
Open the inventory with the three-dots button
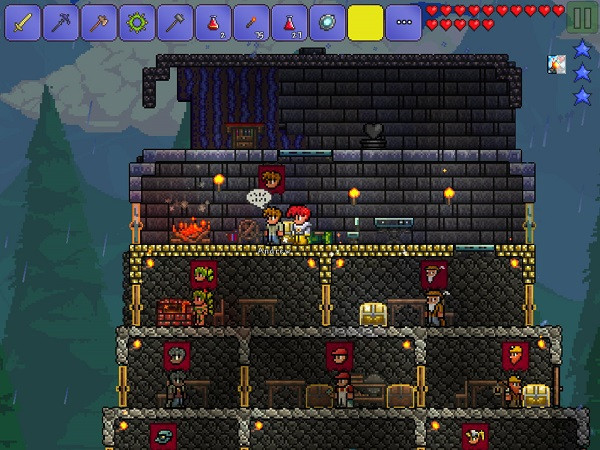click(x=403, y=21)
